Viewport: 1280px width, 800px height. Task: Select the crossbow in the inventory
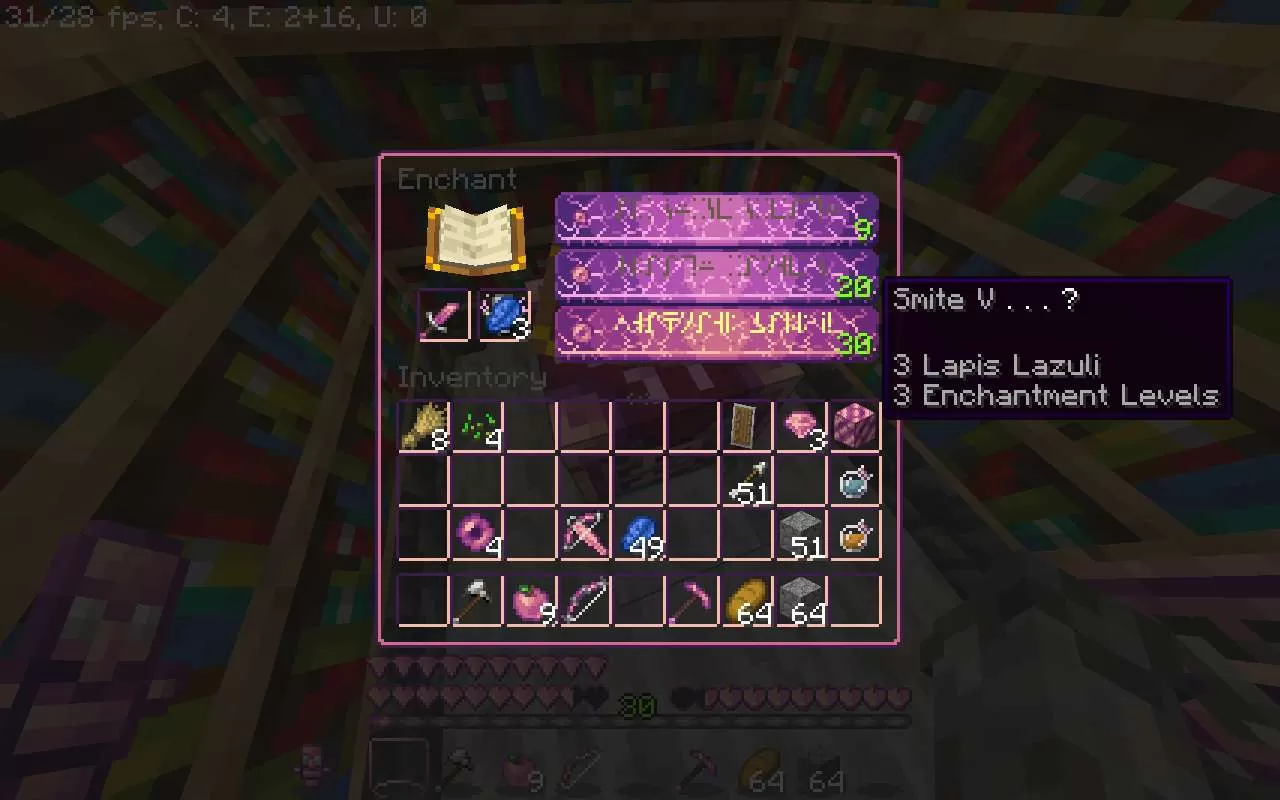583,533
